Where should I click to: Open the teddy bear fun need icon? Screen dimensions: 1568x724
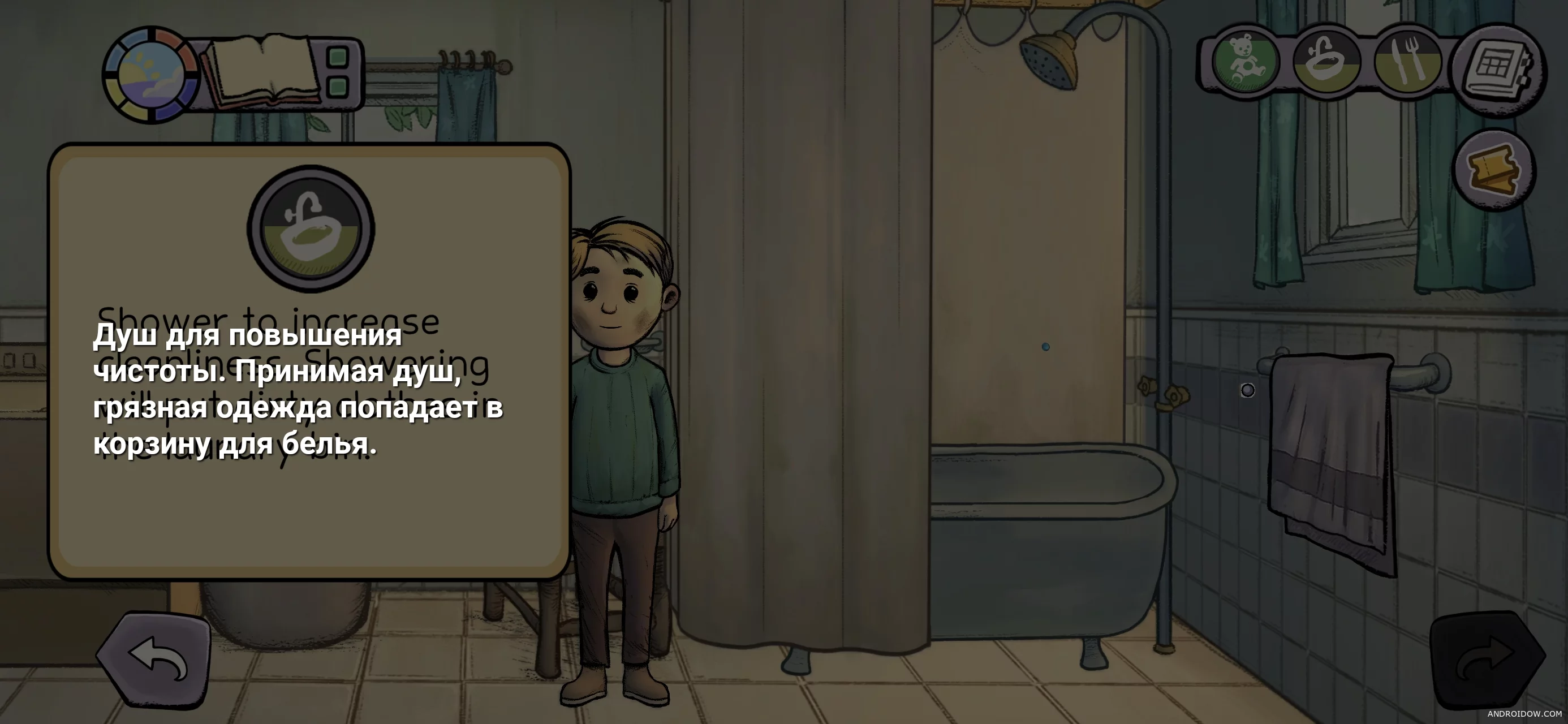point(1244,62)
